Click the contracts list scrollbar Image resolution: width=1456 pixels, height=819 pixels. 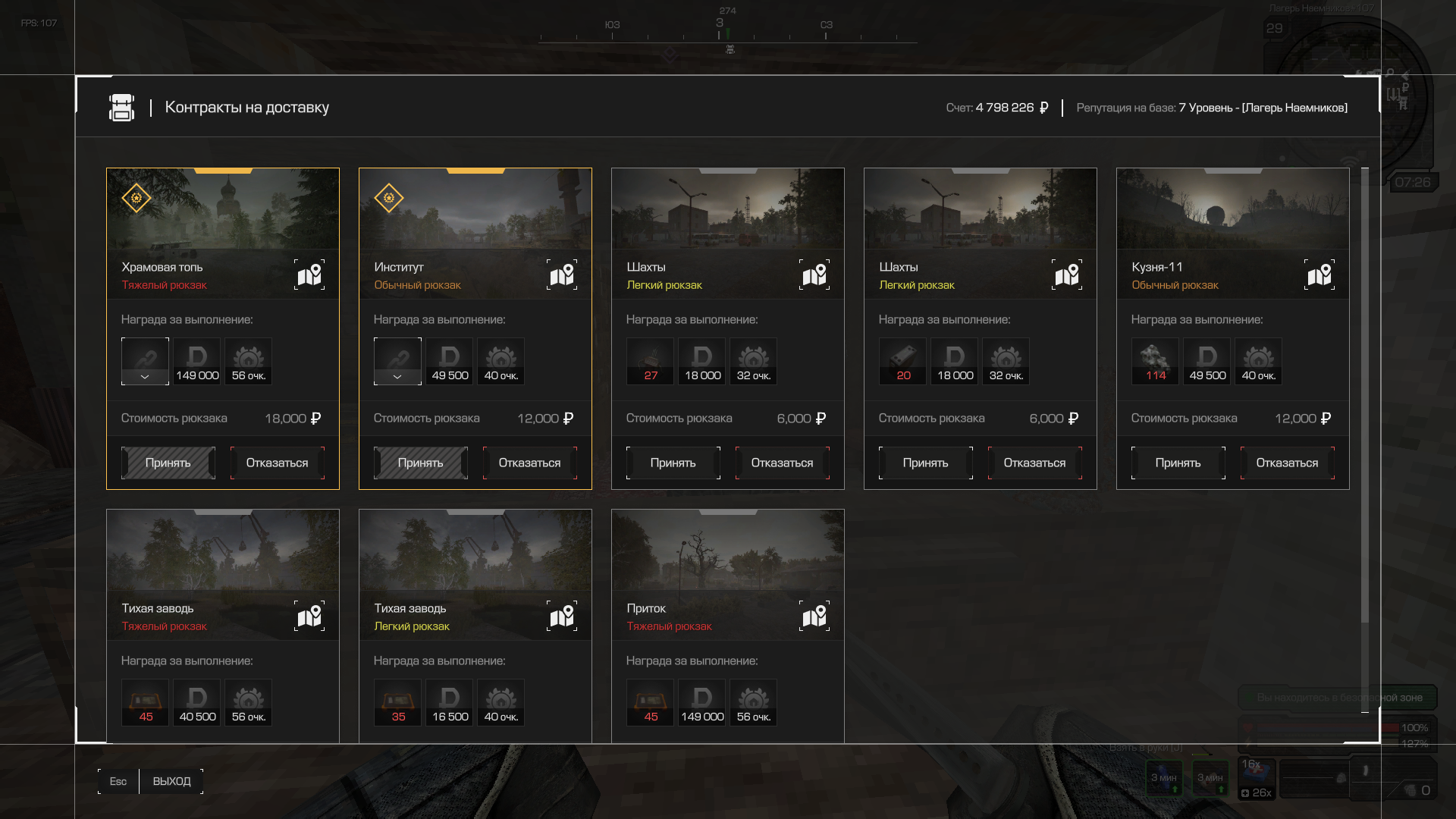coord(1365,394)
